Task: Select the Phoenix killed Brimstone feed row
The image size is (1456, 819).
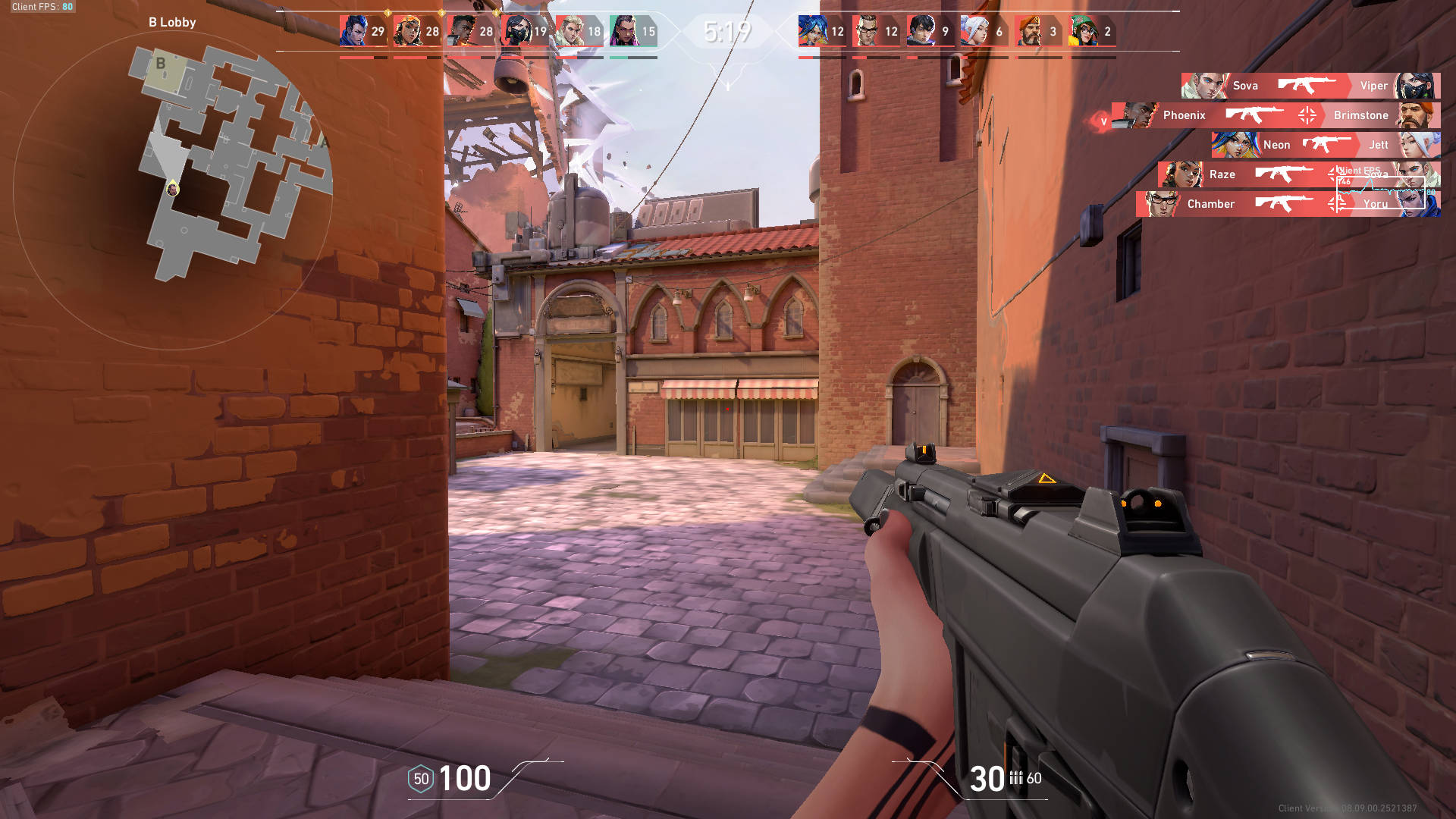Action: (1276, 115)
